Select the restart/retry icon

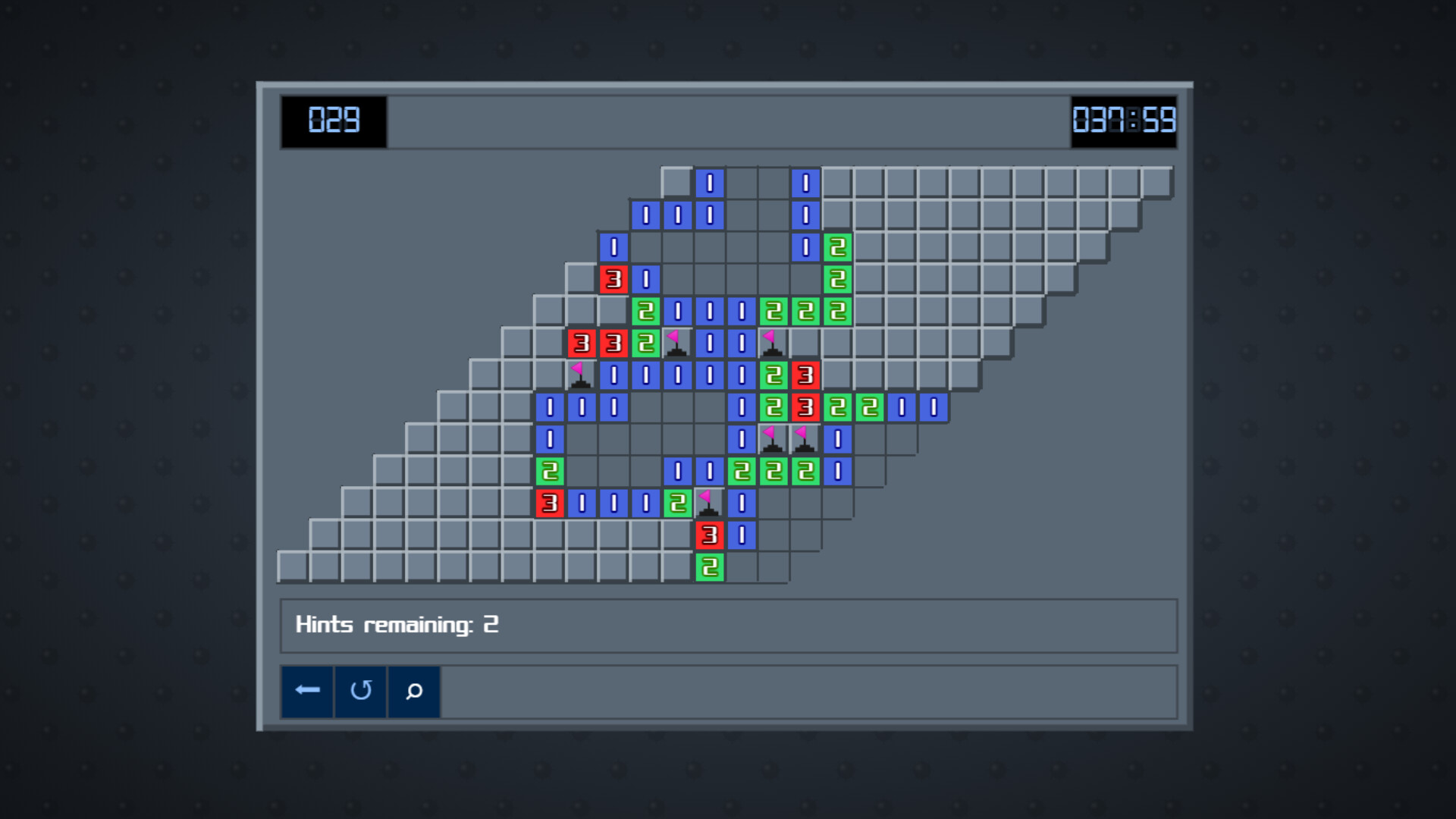pos(361,691)
